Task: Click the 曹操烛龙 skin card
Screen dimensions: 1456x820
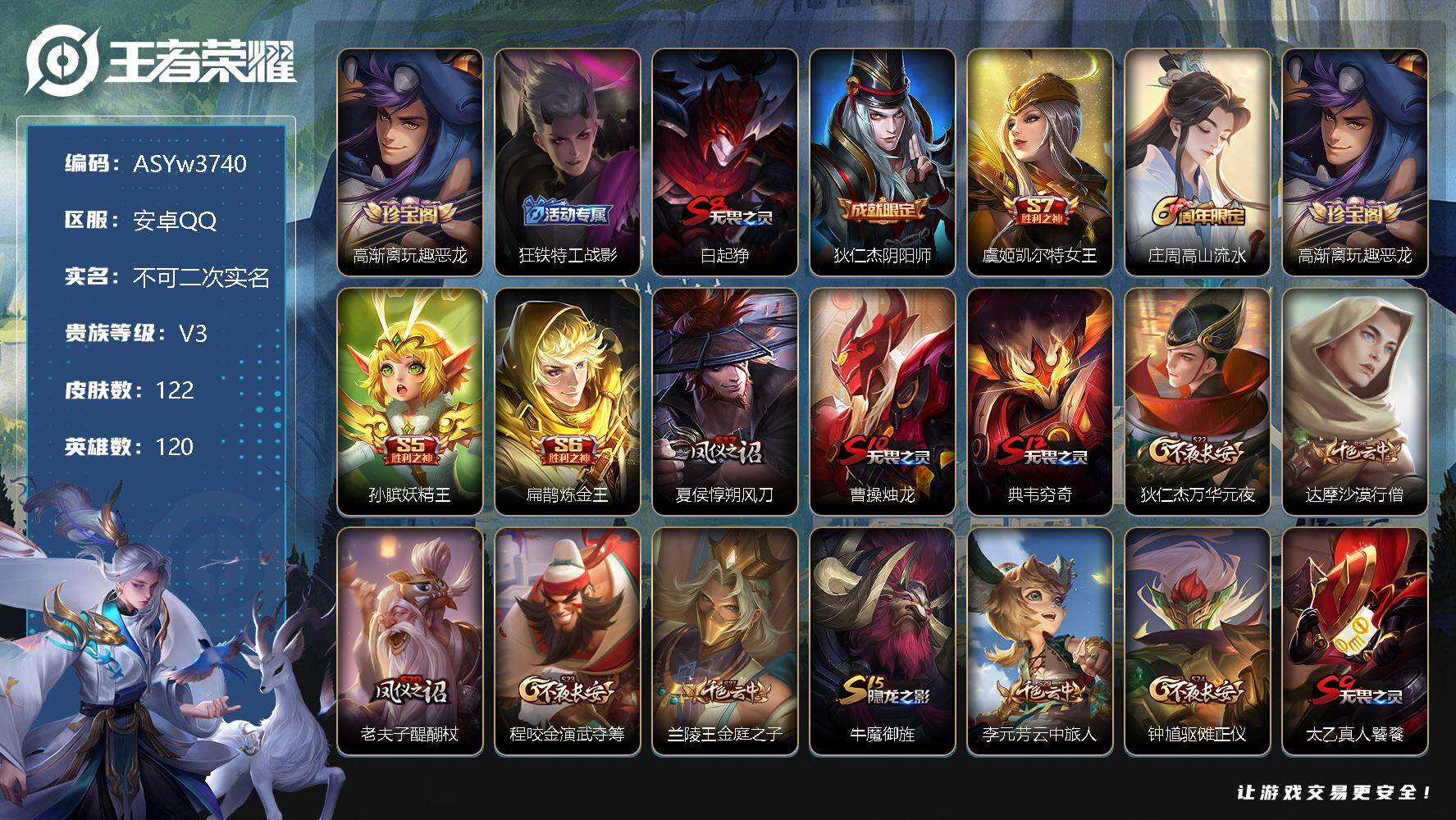Action: [883, 402]
